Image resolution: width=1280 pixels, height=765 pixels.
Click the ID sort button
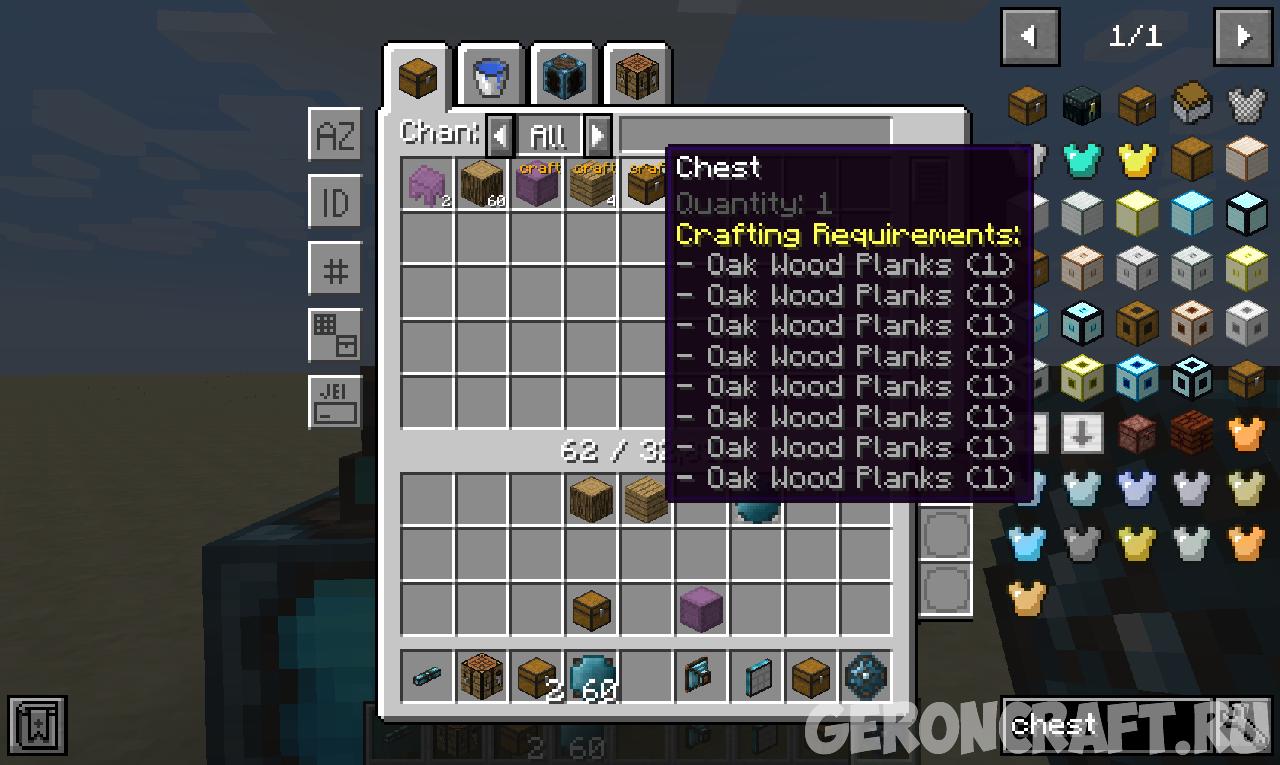(335, 203)
